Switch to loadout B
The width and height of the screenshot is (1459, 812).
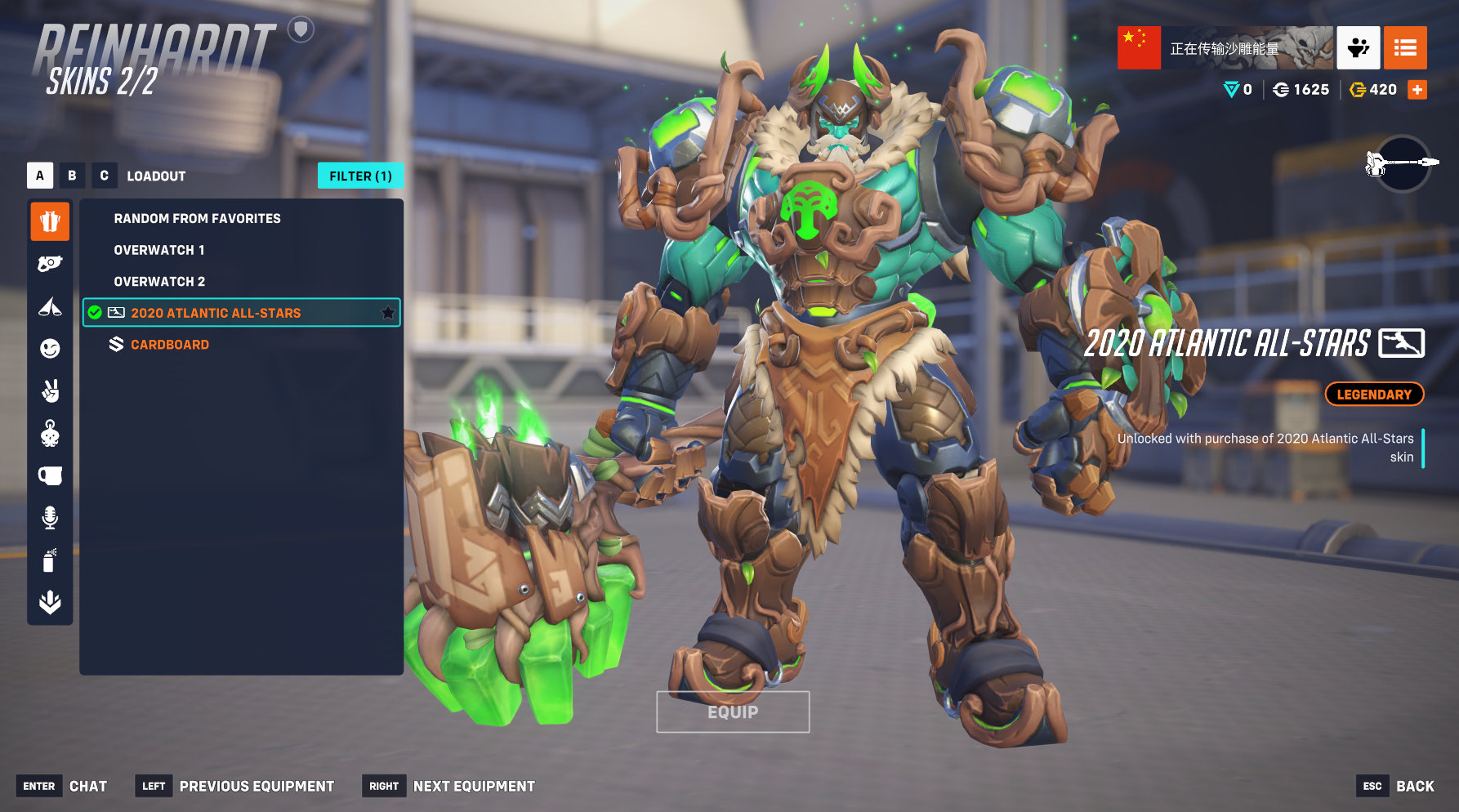(72, 176)
